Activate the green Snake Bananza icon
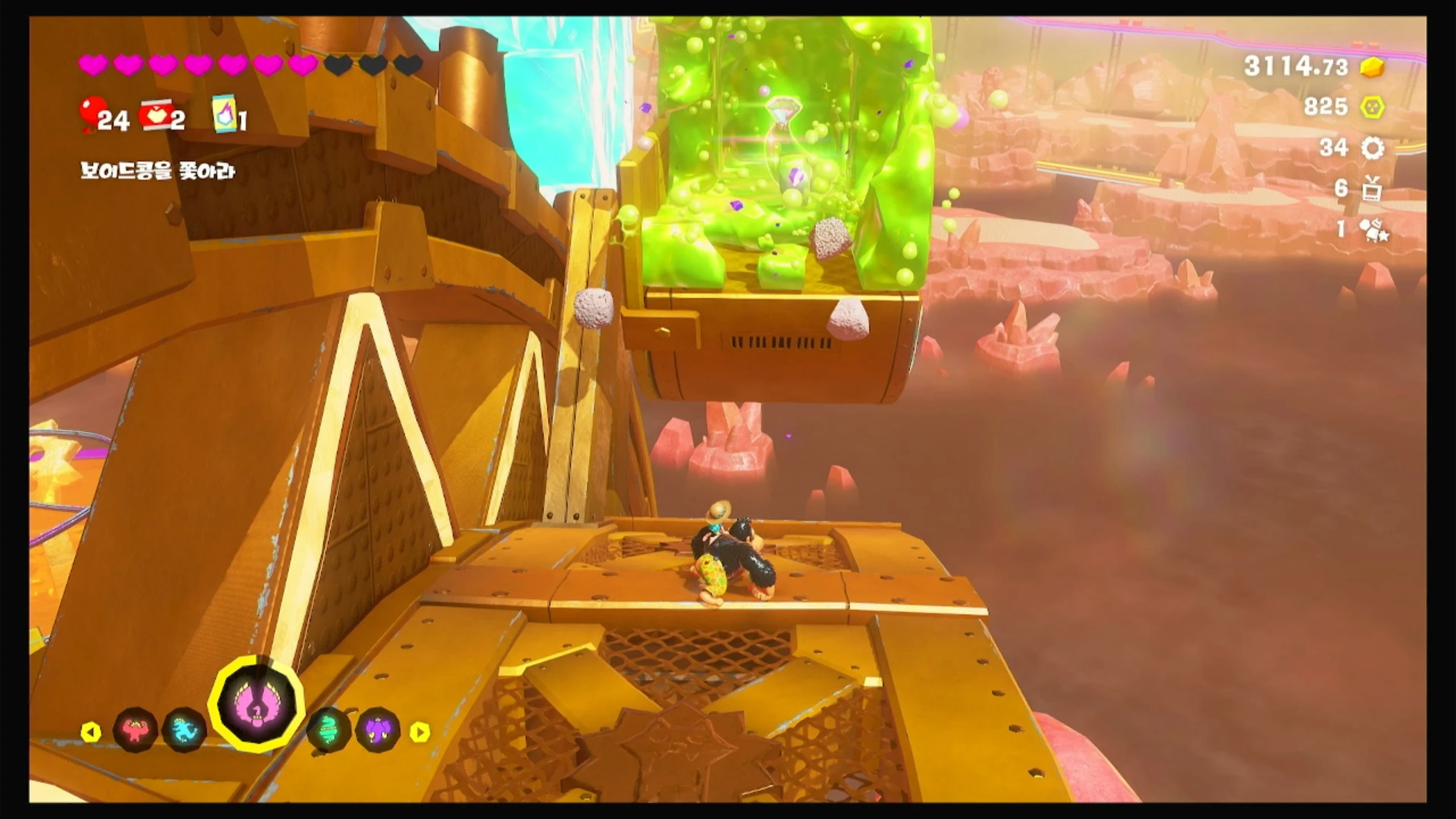1456x819 pixels. [x=329, y=730]
